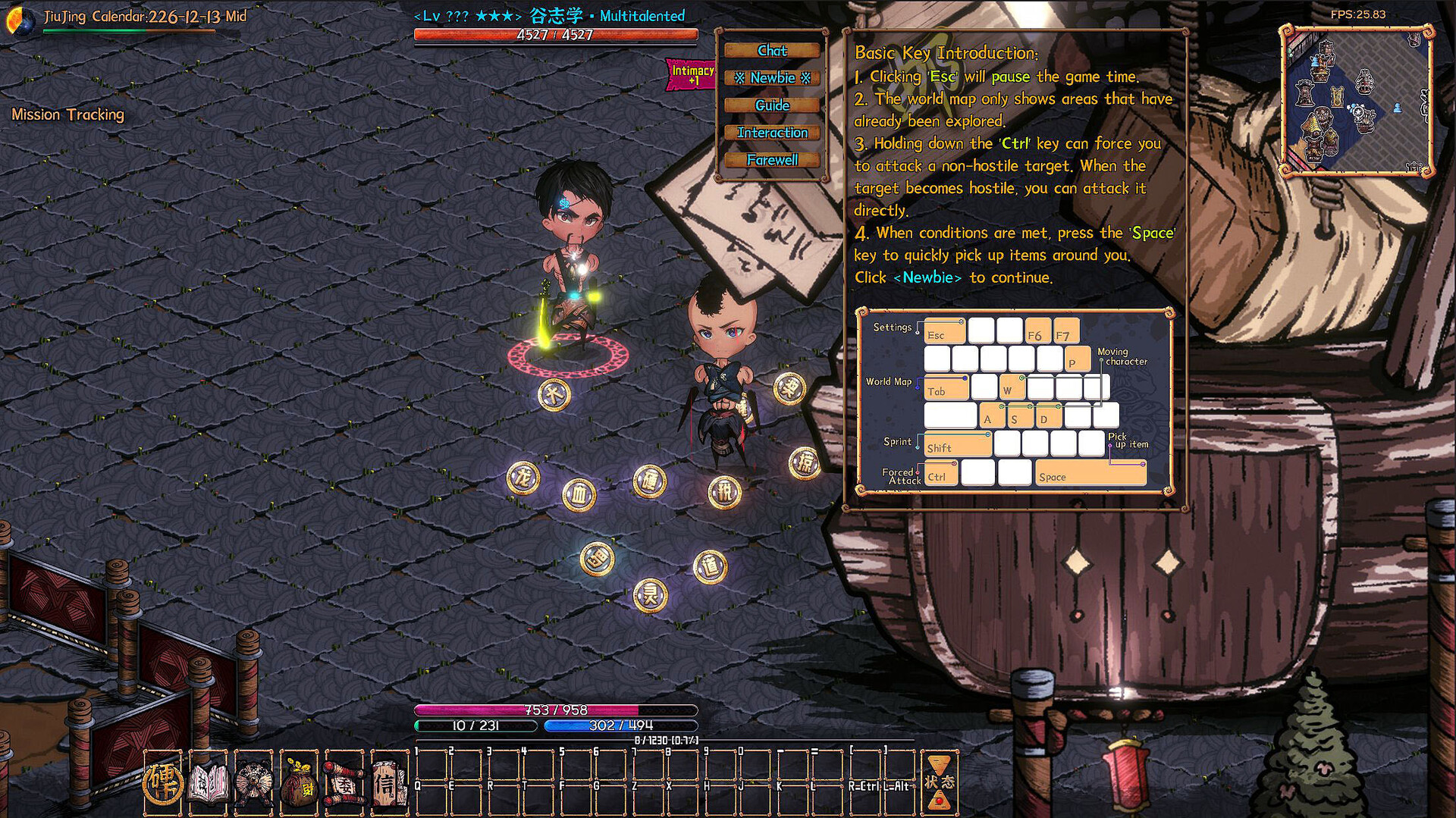Image resolution: width=1456 pixels, height=818 pixels.
Task: Select Chat from the NPC dialog menu
Action: pos(772,50)
